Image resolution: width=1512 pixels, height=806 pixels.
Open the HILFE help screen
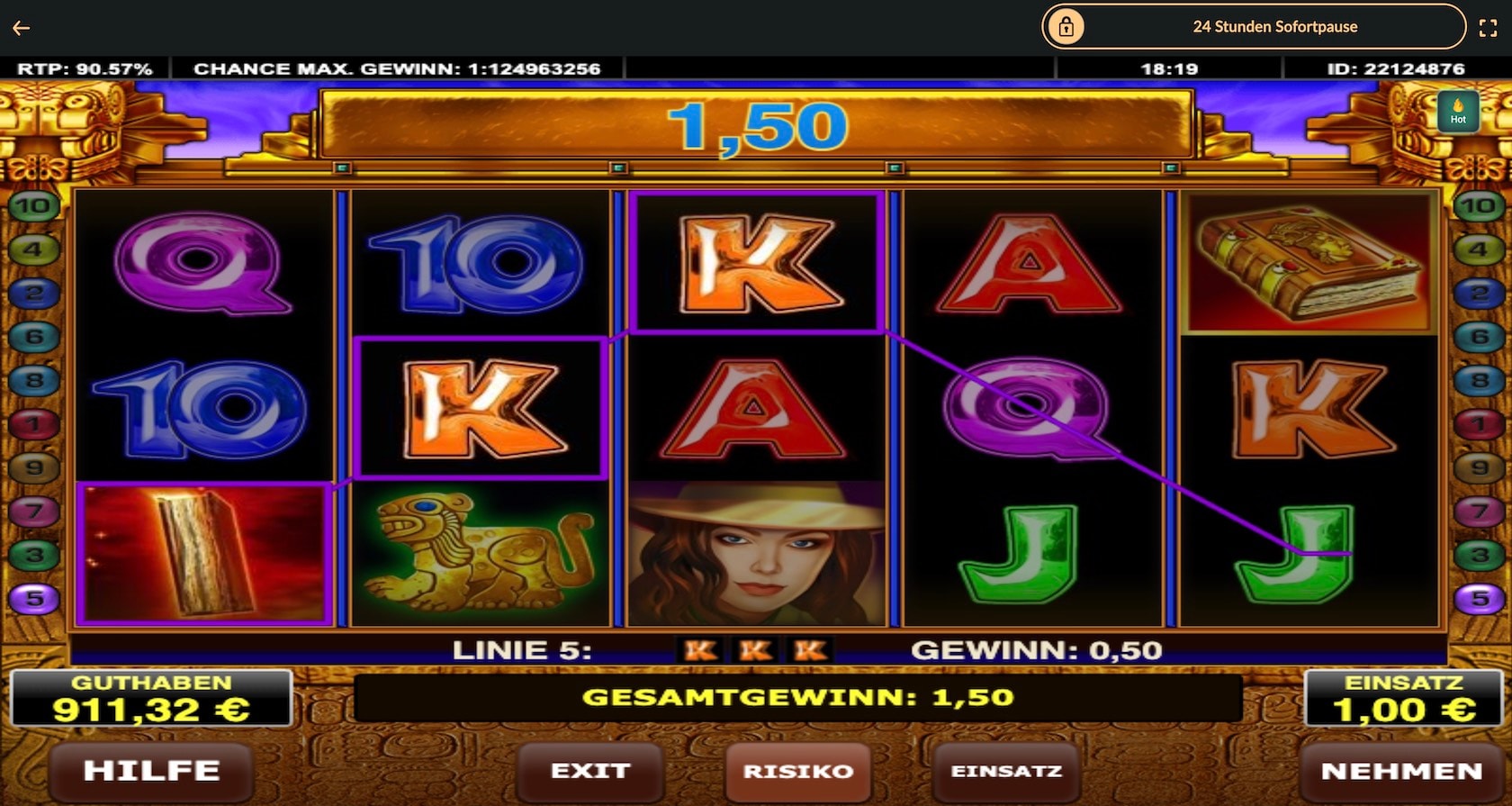tap(151, 771)
